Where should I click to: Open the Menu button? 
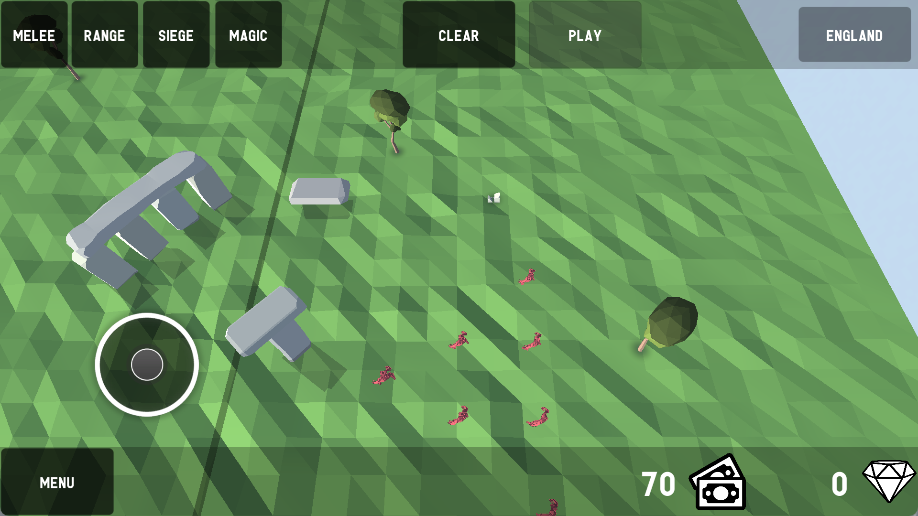click(57, 482)
